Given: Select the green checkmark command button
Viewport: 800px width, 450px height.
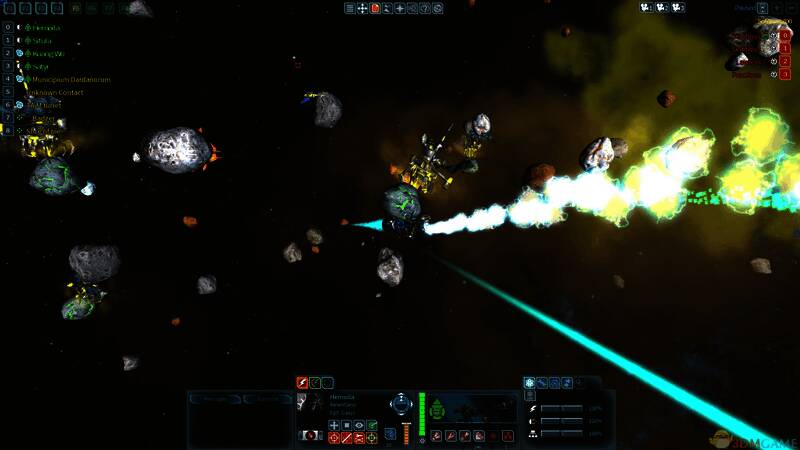Looking at the screenshot, I should click(372, 425).
